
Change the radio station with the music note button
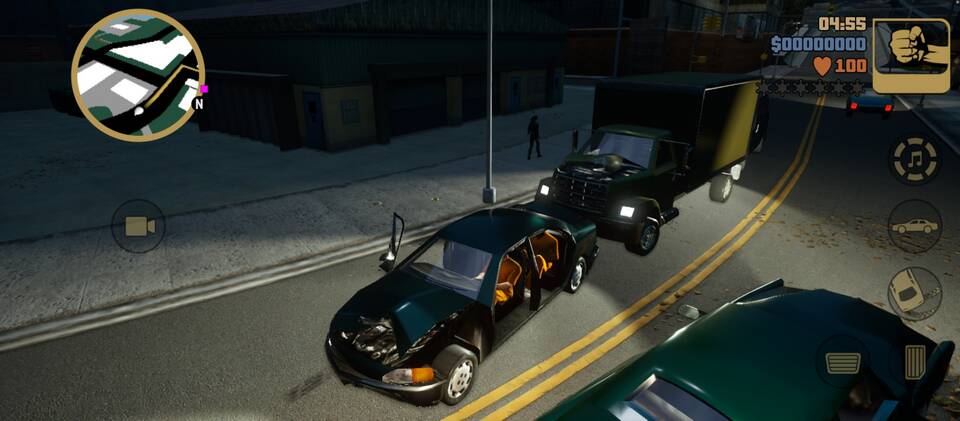pos(914,160)
